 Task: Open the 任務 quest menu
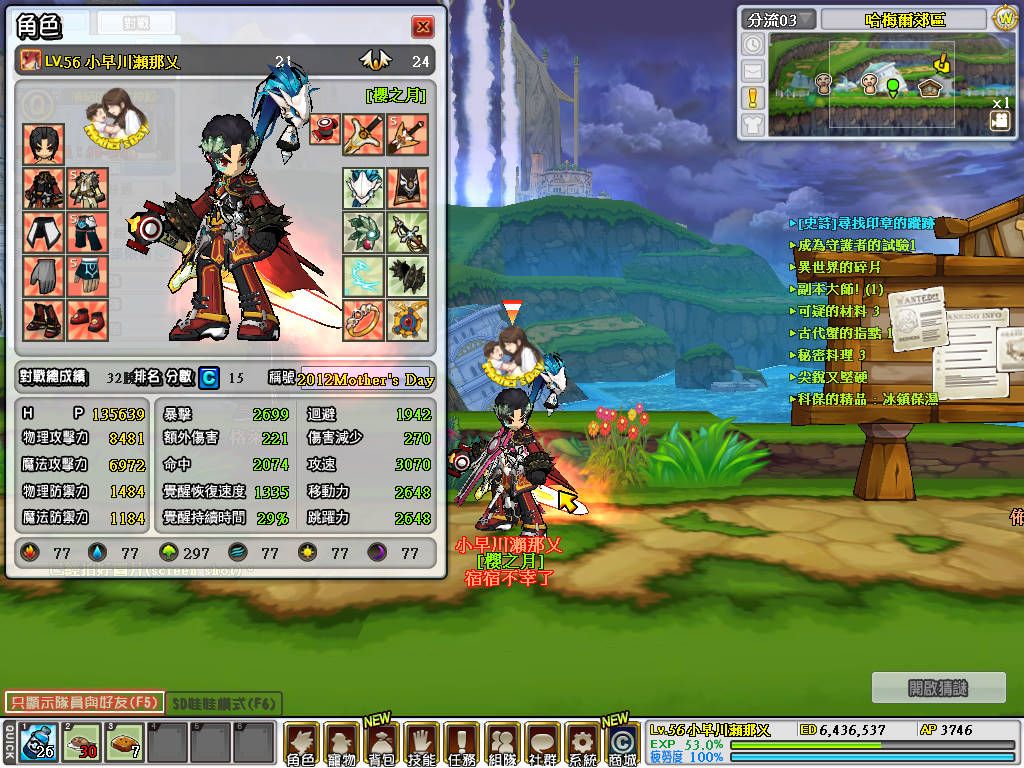click(x=461, y=745)
